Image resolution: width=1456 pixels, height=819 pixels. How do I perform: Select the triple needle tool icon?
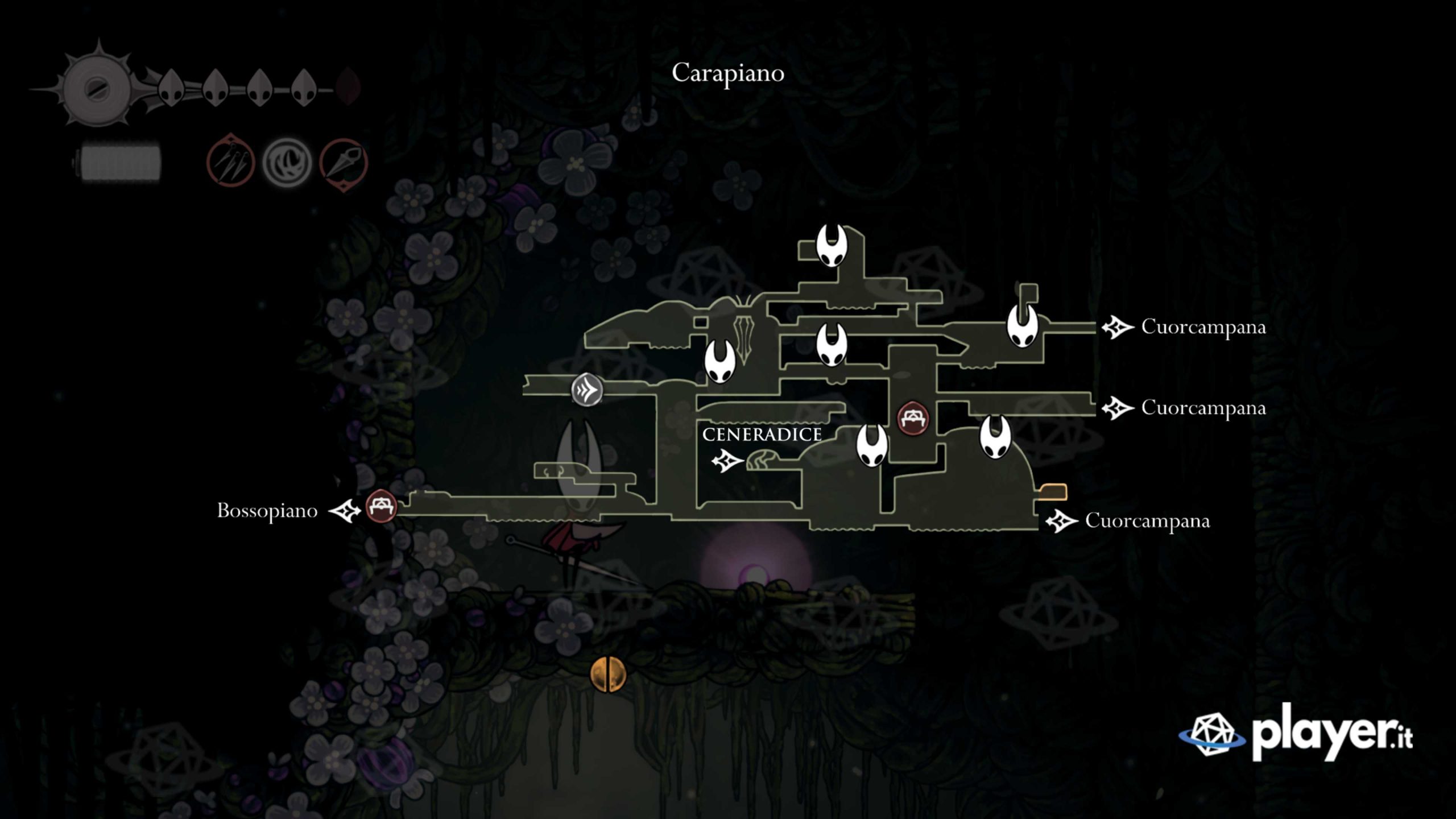(230, 162)
